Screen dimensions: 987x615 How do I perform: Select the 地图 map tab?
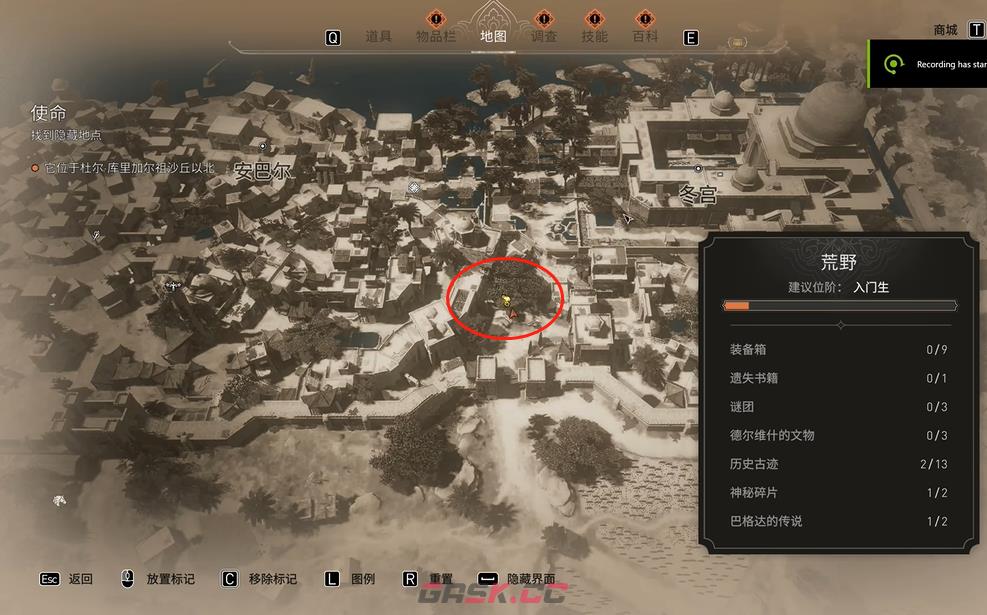point(493,37)
